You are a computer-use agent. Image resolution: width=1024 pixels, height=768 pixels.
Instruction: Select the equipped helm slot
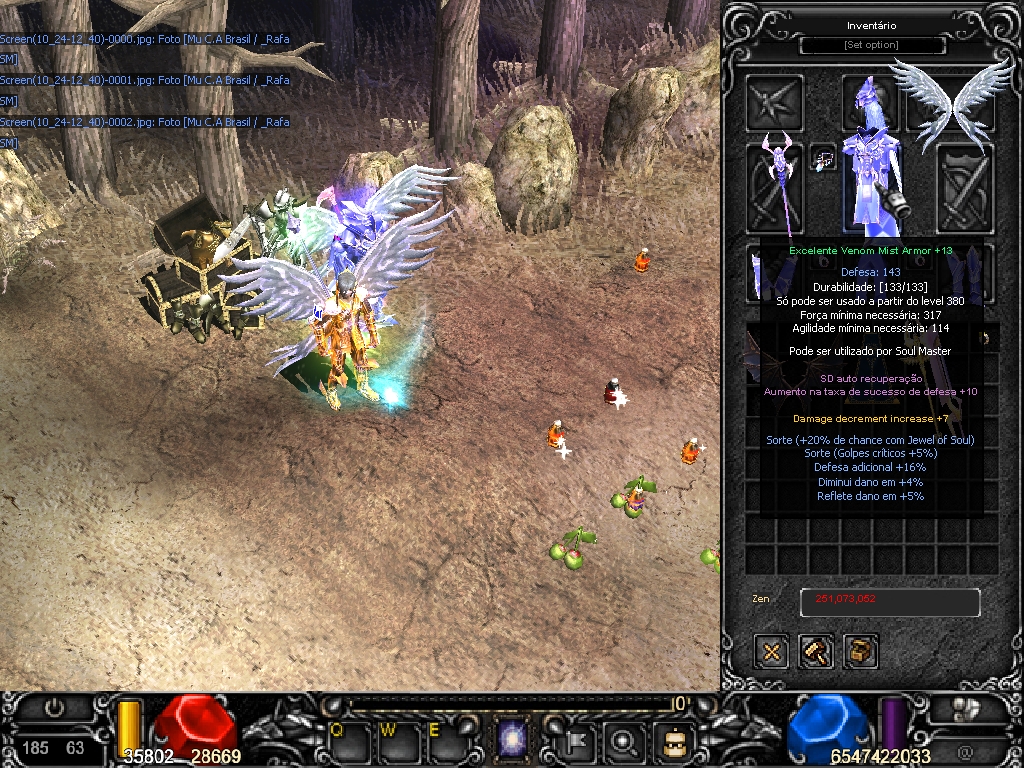(x=869, y=102)
